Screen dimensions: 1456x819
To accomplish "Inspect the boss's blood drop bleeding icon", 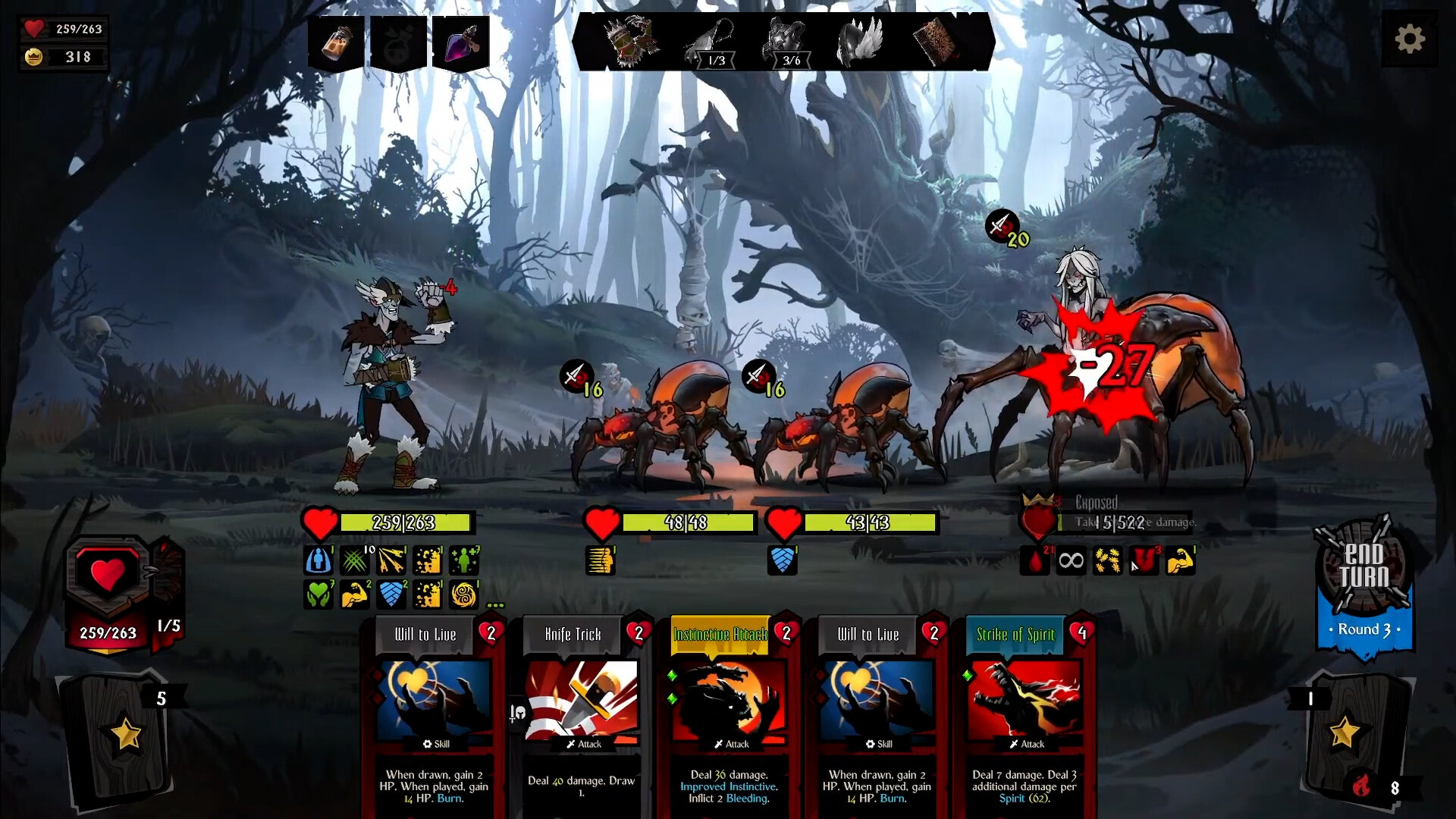I will pos(1034,561).
